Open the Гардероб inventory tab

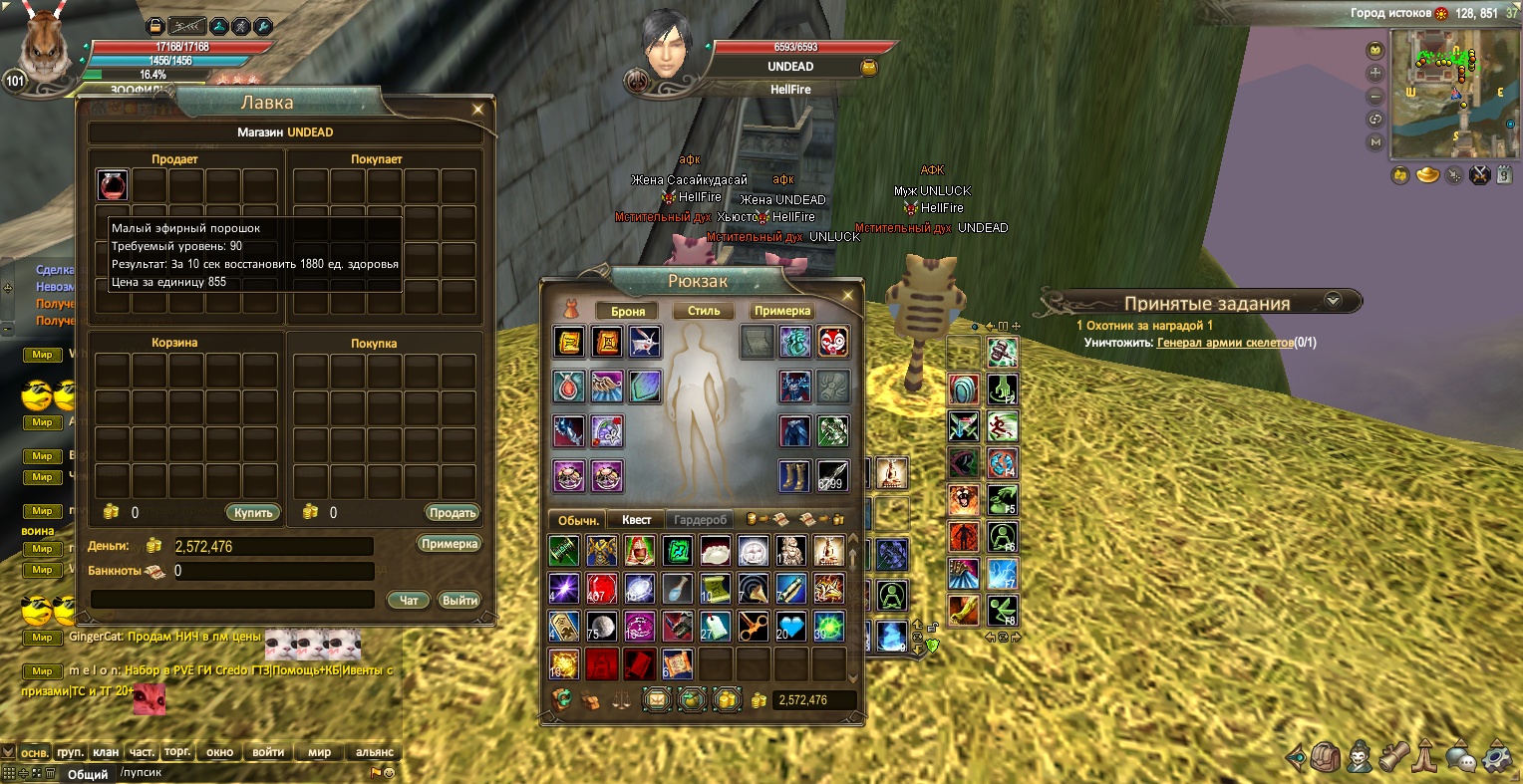point(701,520)
